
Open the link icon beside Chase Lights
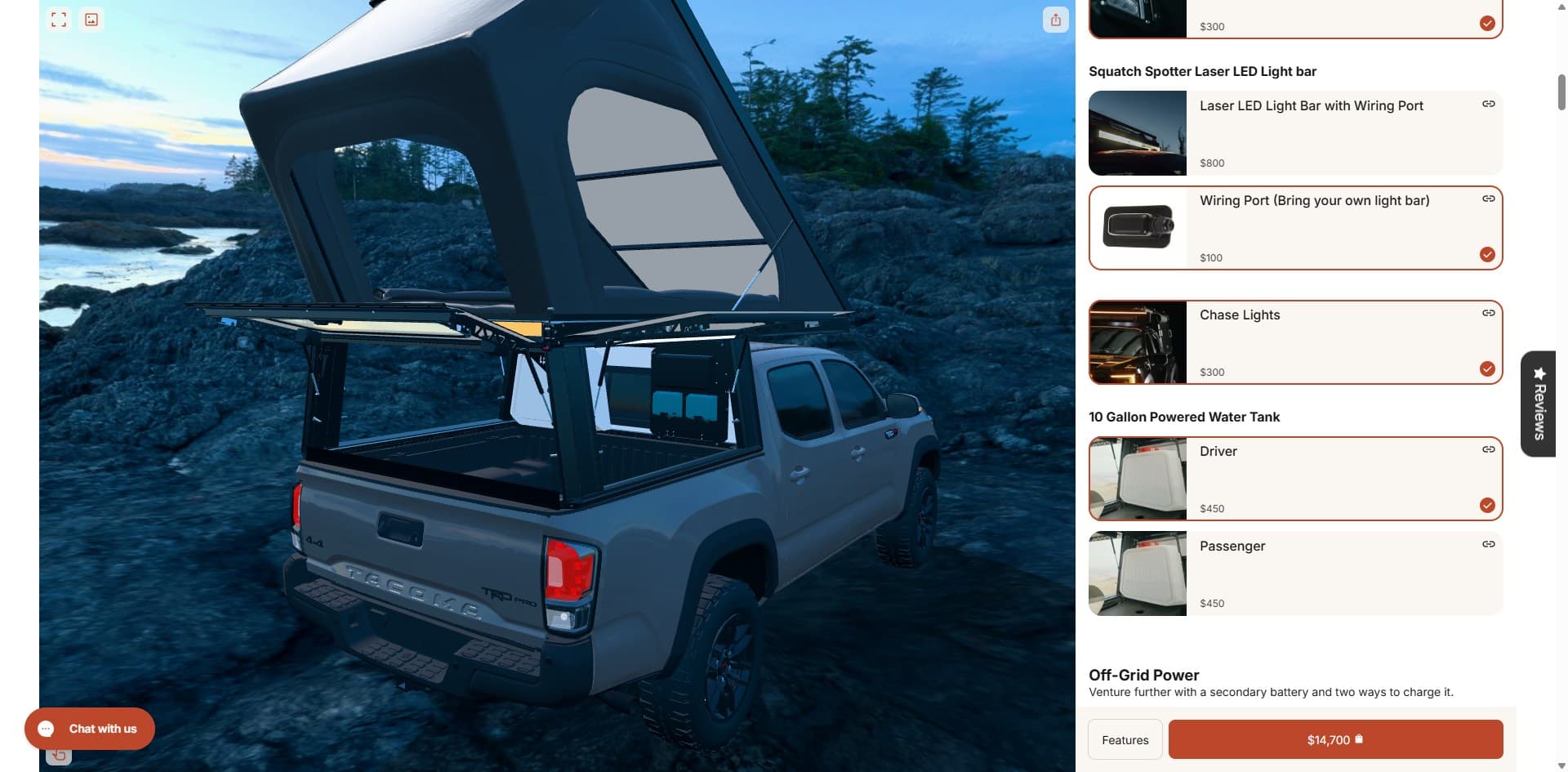[x=1488, y=312]
